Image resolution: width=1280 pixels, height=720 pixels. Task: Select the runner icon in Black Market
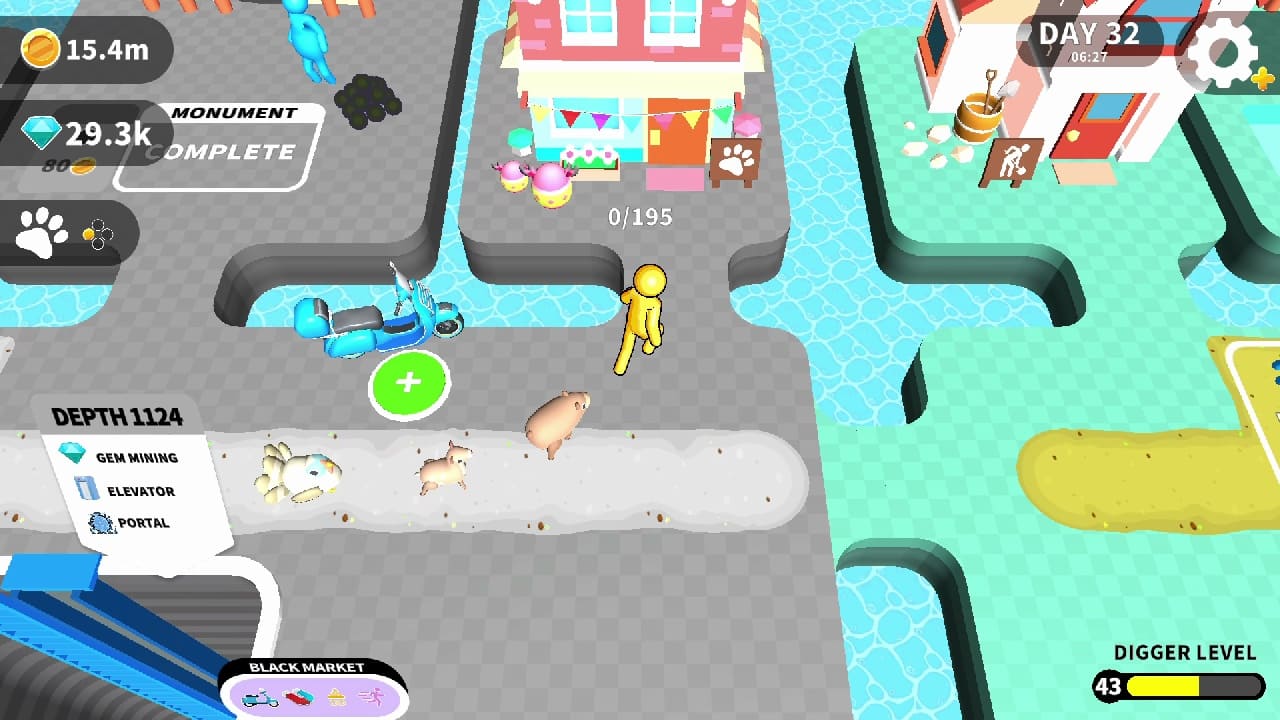[373, 696]
